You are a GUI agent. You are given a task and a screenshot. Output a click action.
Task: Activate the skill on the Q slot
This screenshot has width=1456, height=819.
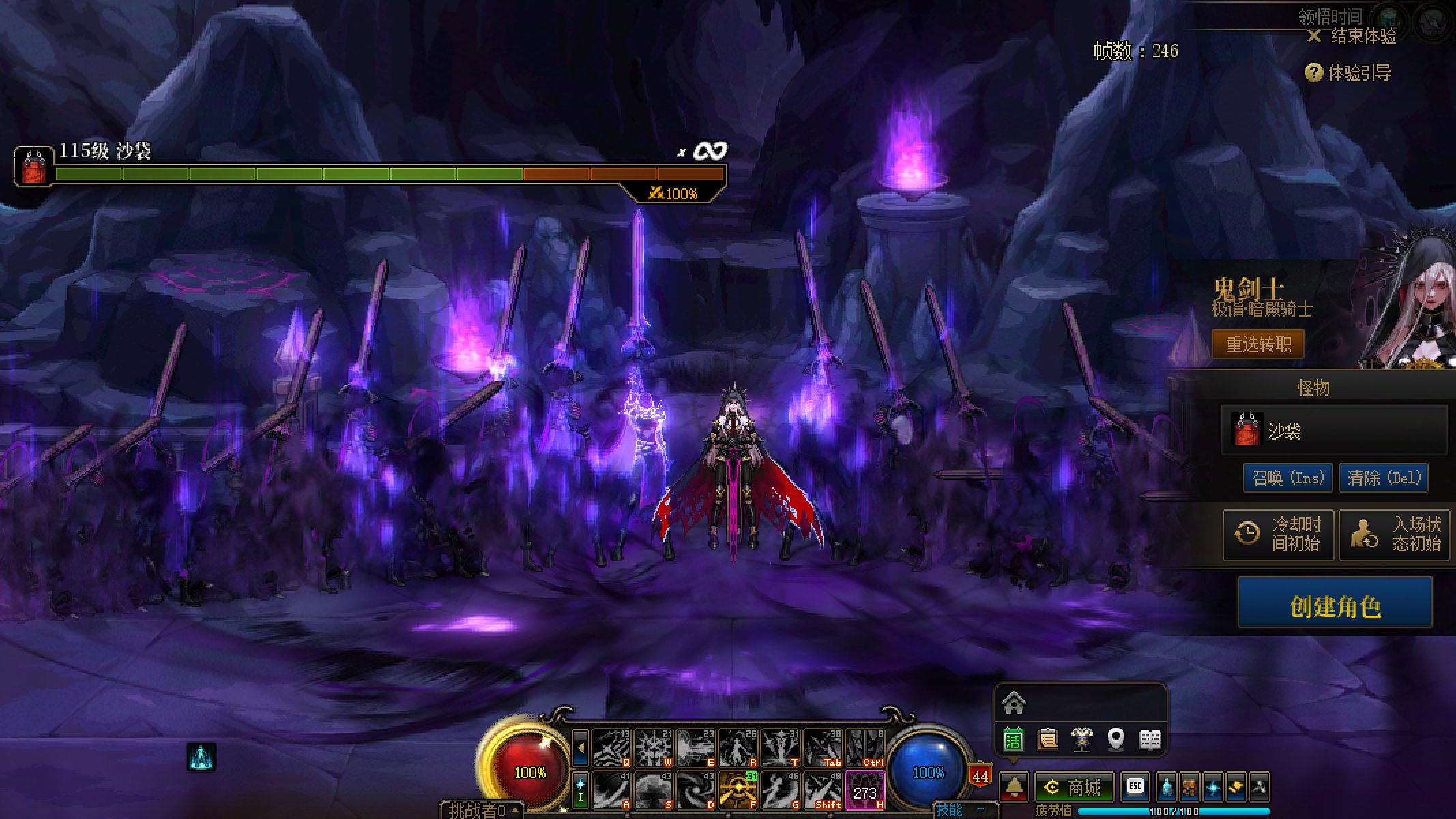tap(611, 748)
